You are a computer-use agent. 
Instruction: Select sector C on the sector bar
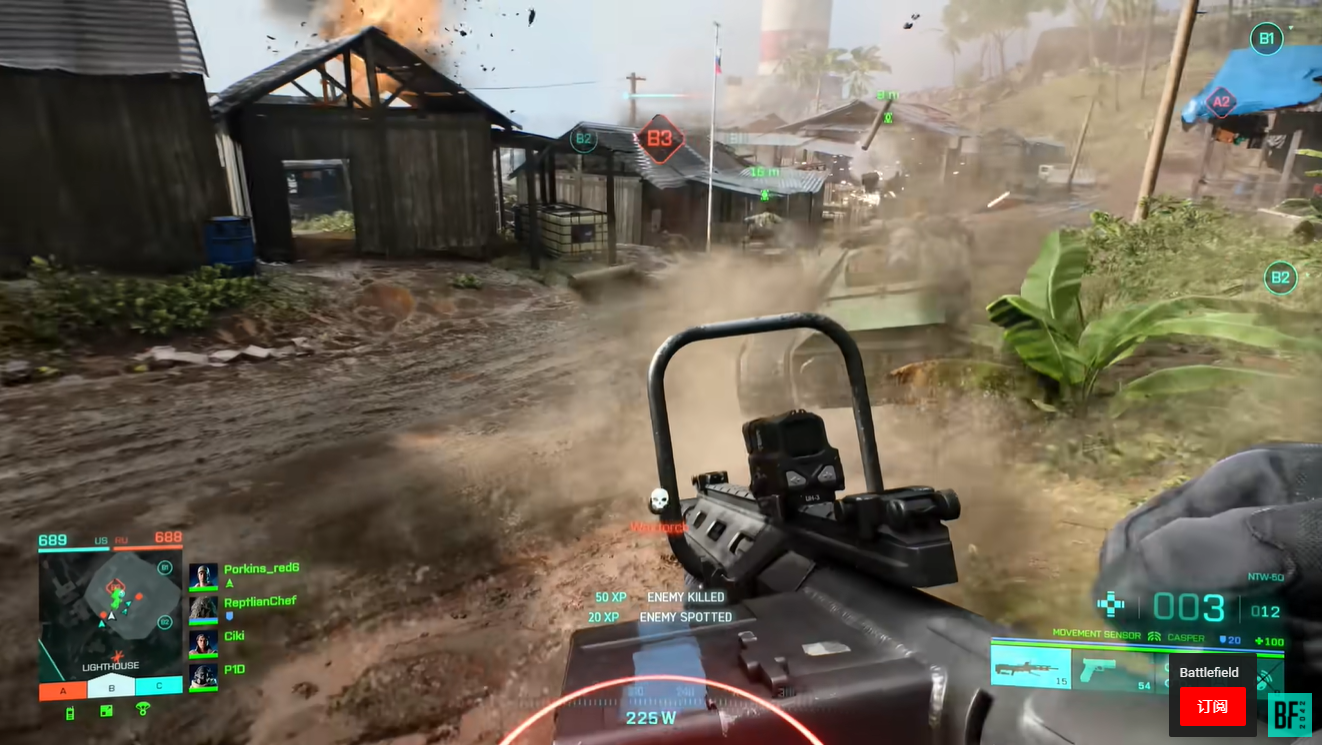pyautogui.click(x=159, y=687)
